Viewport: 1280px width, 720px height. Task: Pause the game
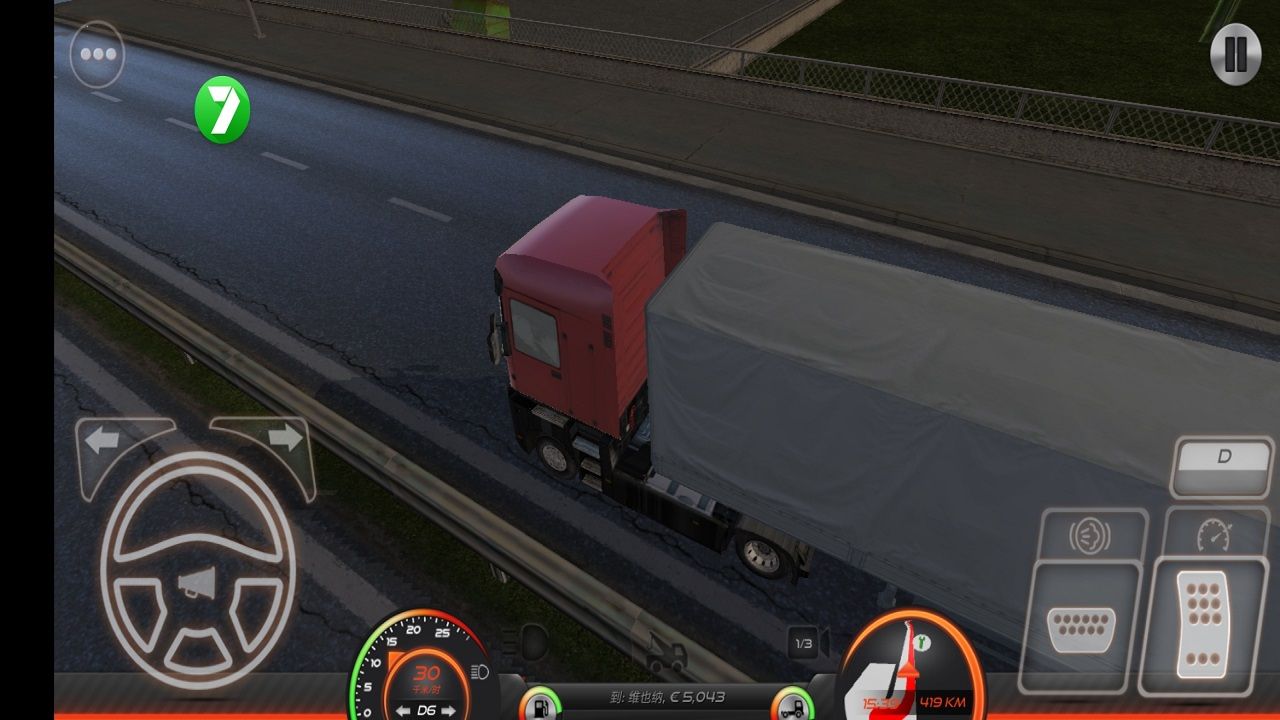pos(1235,54)
